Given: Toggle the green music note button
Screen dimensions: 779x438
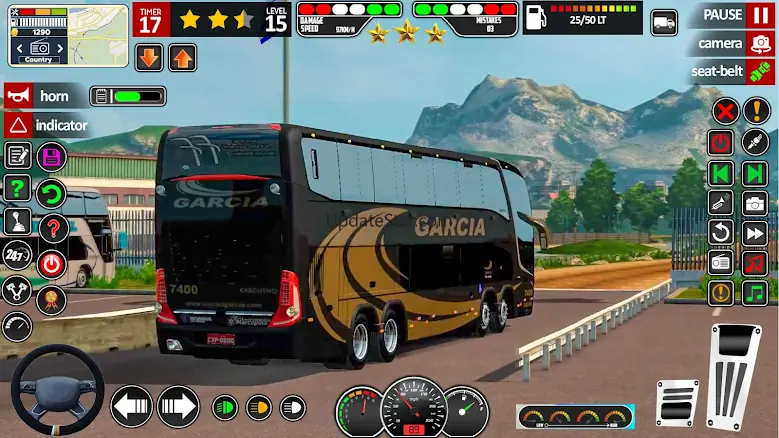Looking at the screenshot, I should tap(754, 292).
